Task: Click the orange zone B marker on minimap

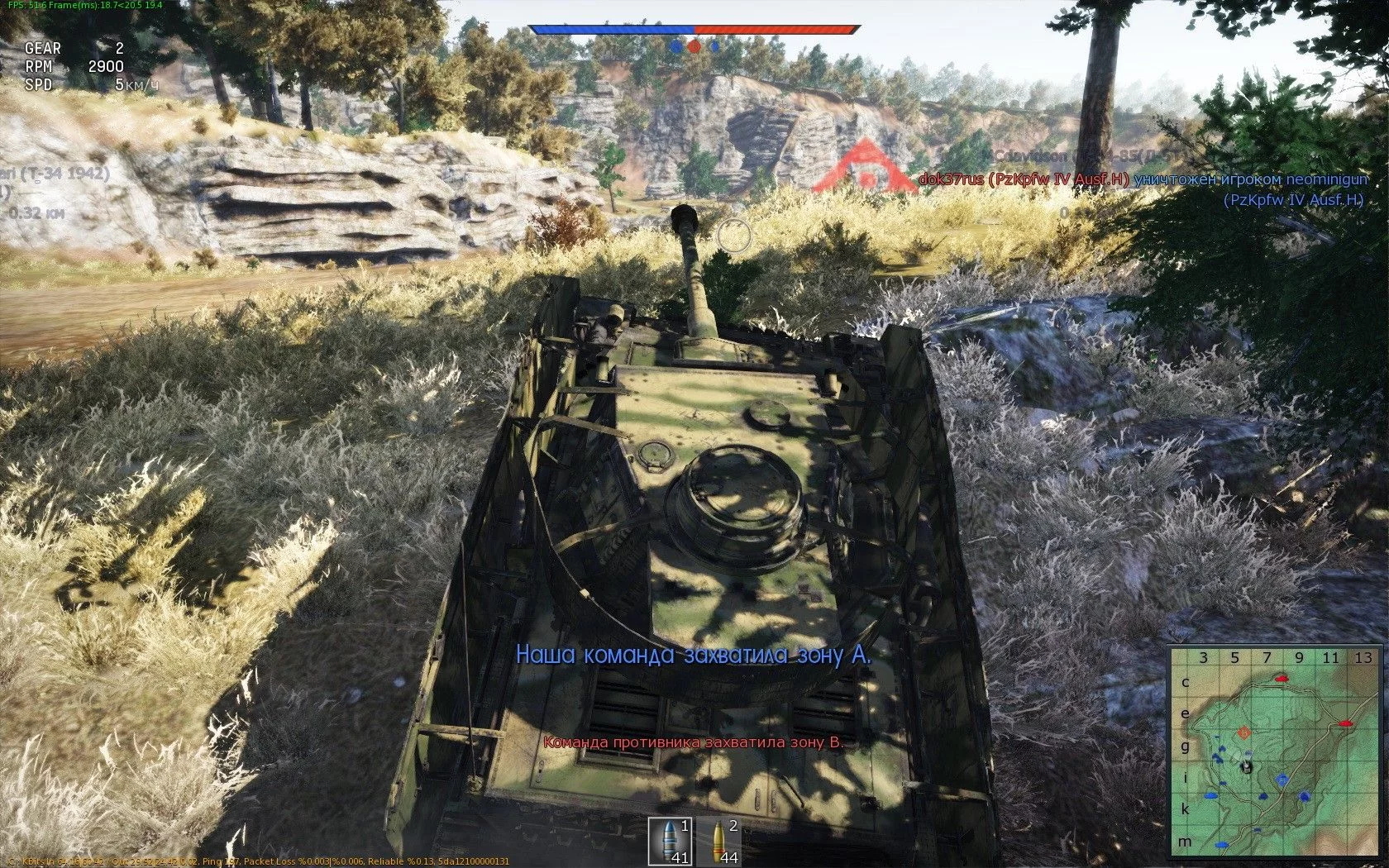Action: pyautogui.click(x=1243, y=732)
